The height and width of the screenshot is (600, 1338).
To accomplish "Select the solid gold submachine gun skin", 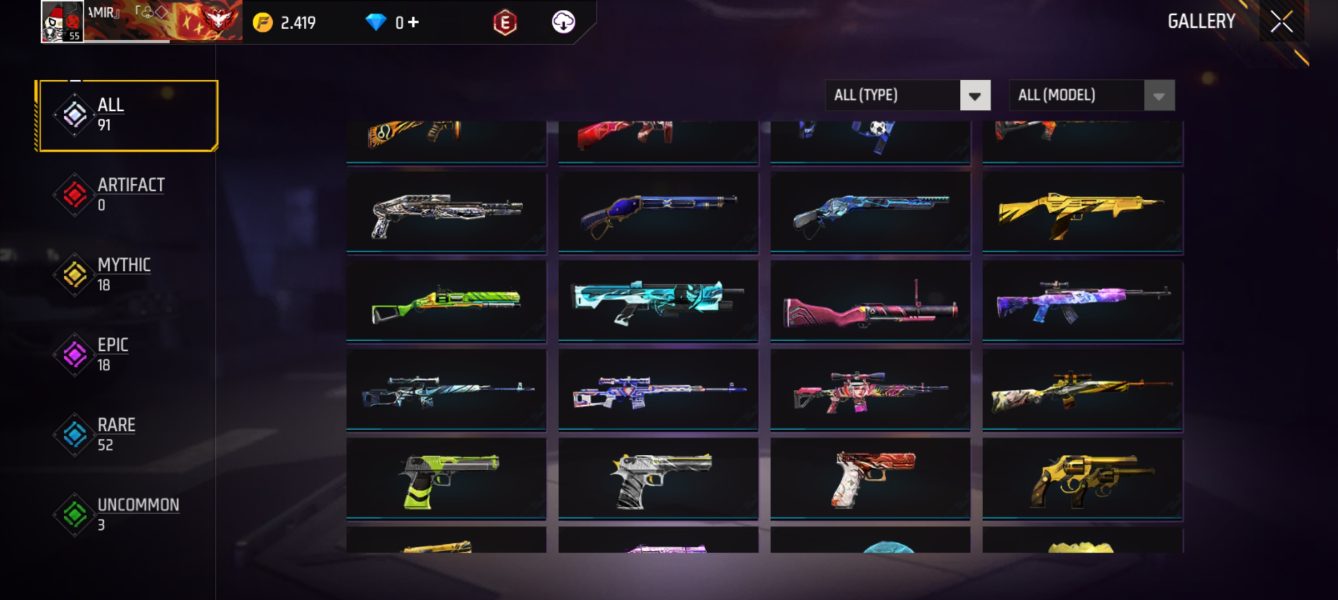I will tap(1082, 211).
